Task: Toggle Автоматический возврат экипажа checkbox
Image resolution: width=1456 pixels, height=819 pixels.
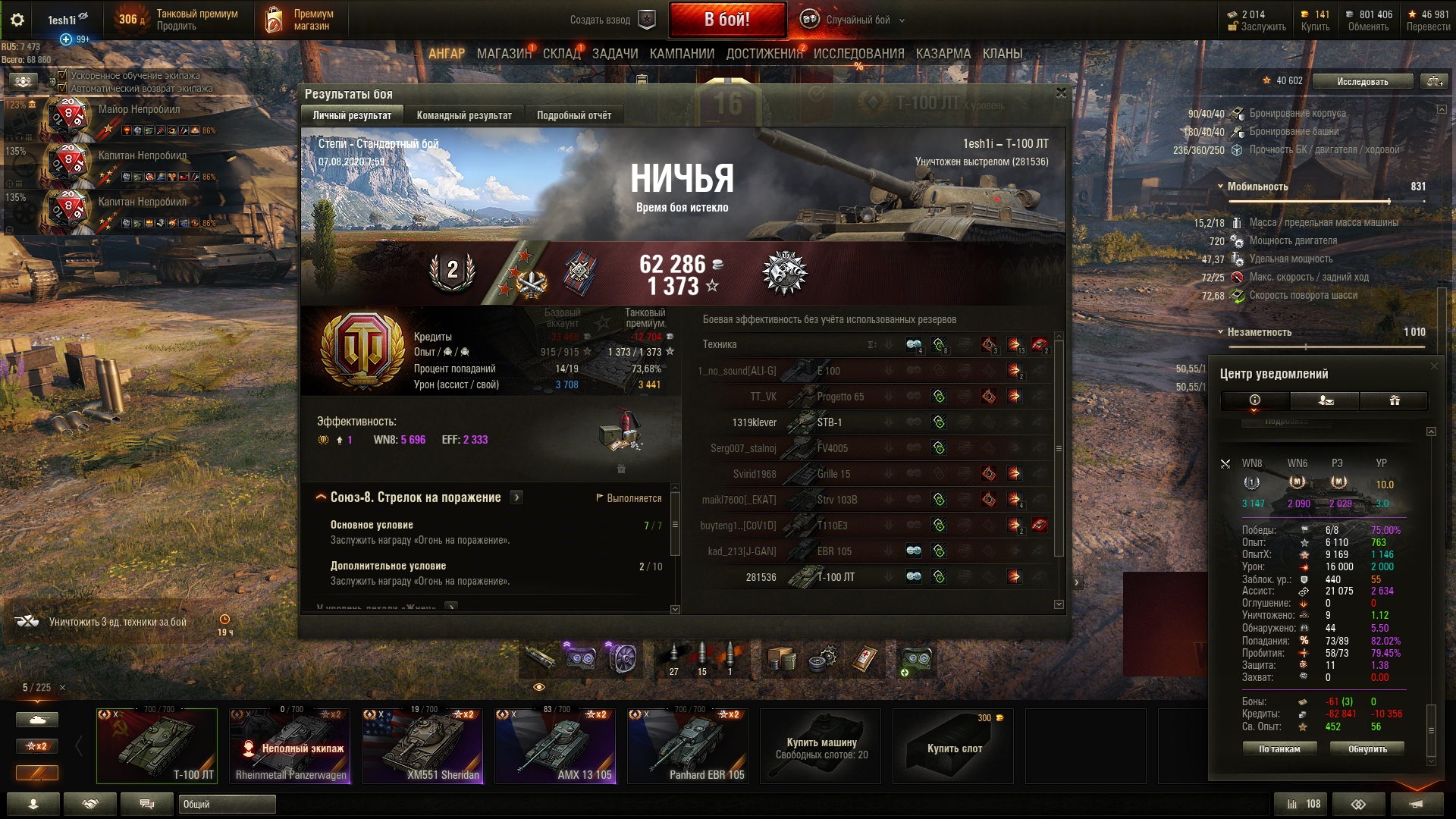Action: (x=63, y=88)
